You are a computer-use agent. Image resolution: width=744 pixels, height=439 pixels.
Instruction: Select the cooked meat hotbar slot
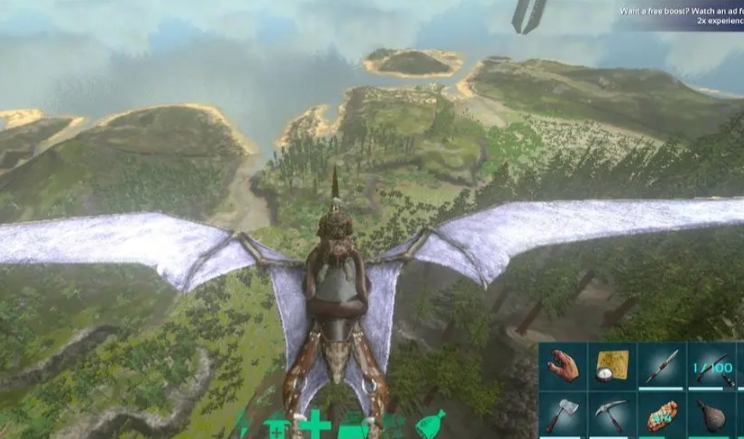(x=661, y=414)
